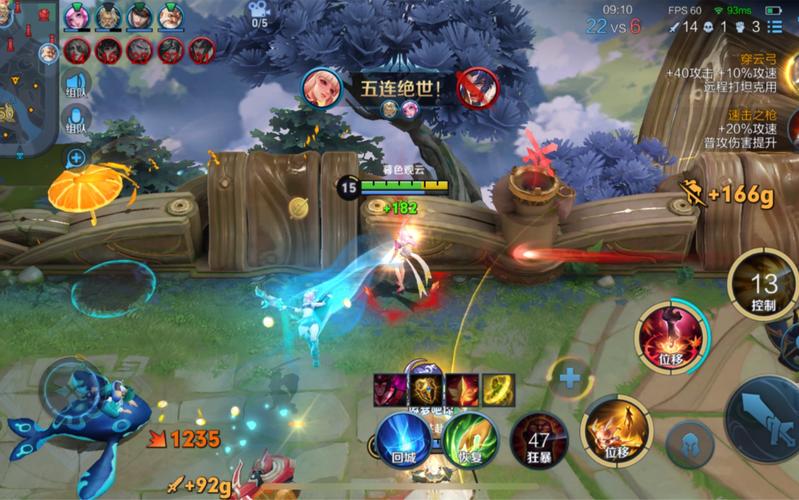Use the golden 位移 dash skill
Image resolution: width=799 pixels, height=500 pixels.
(x=616, y=428)
